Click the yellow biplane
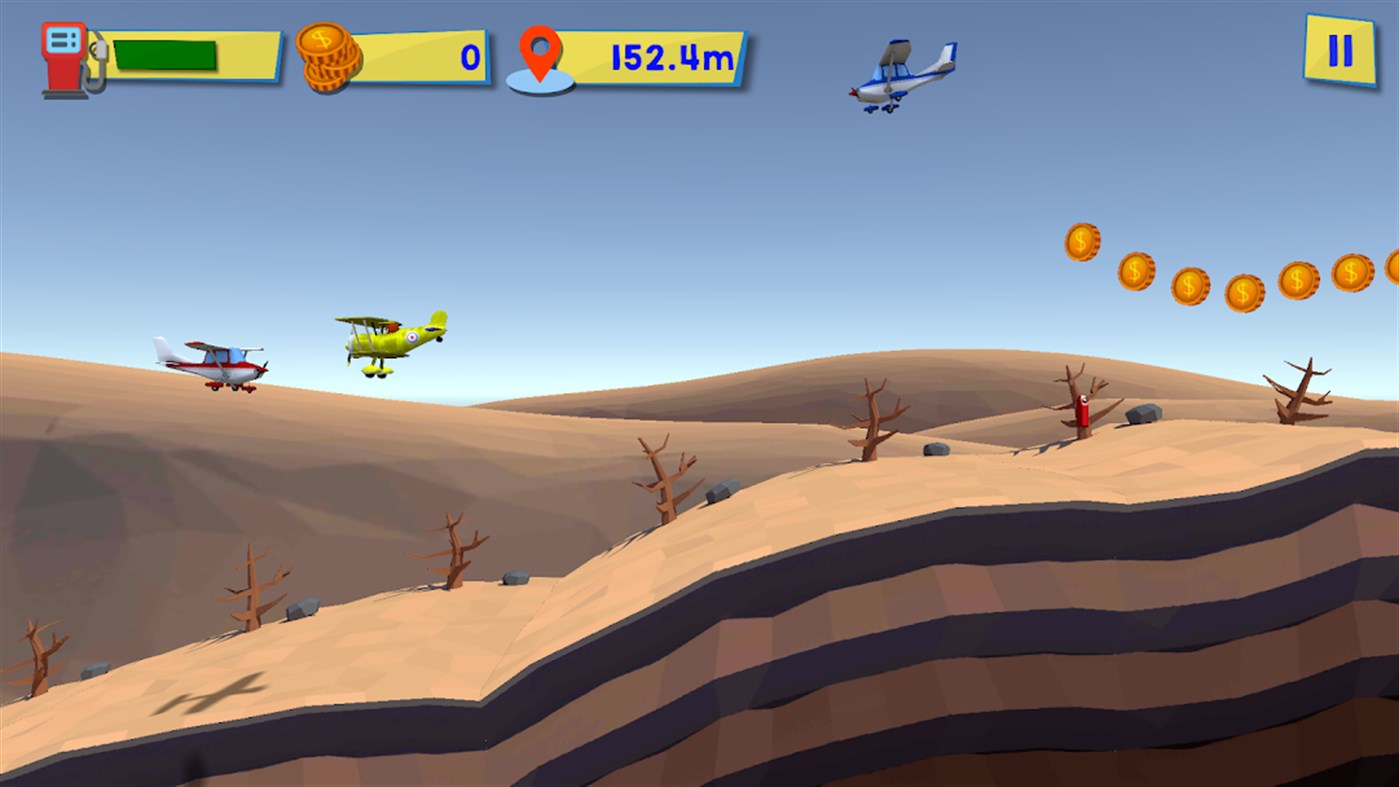The height and width of the screenshot is (787, 1399). pos(388,340)
